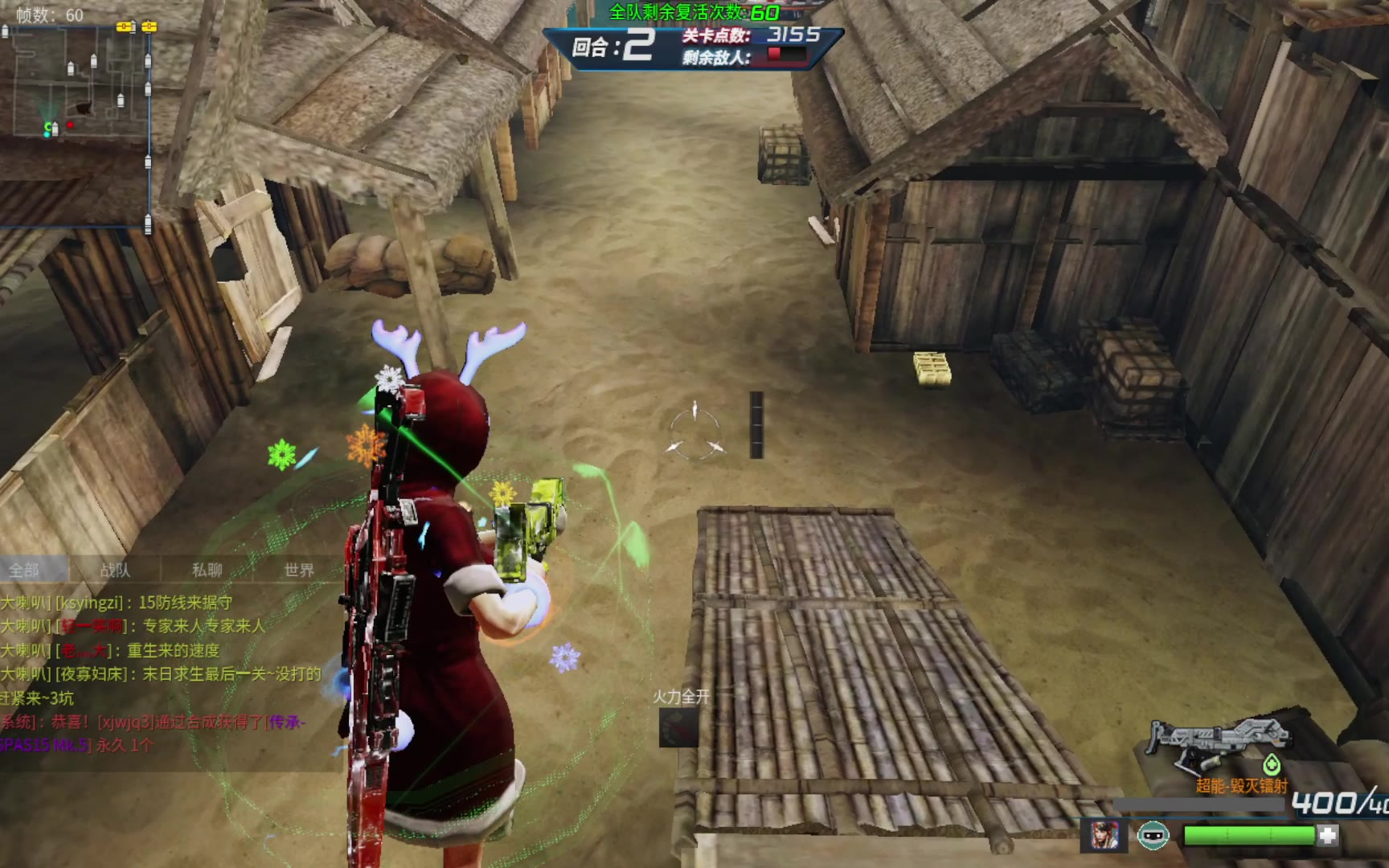Open the 战队 chat tab
This screenshot has width=1389, height=868.
coord(115,570)
